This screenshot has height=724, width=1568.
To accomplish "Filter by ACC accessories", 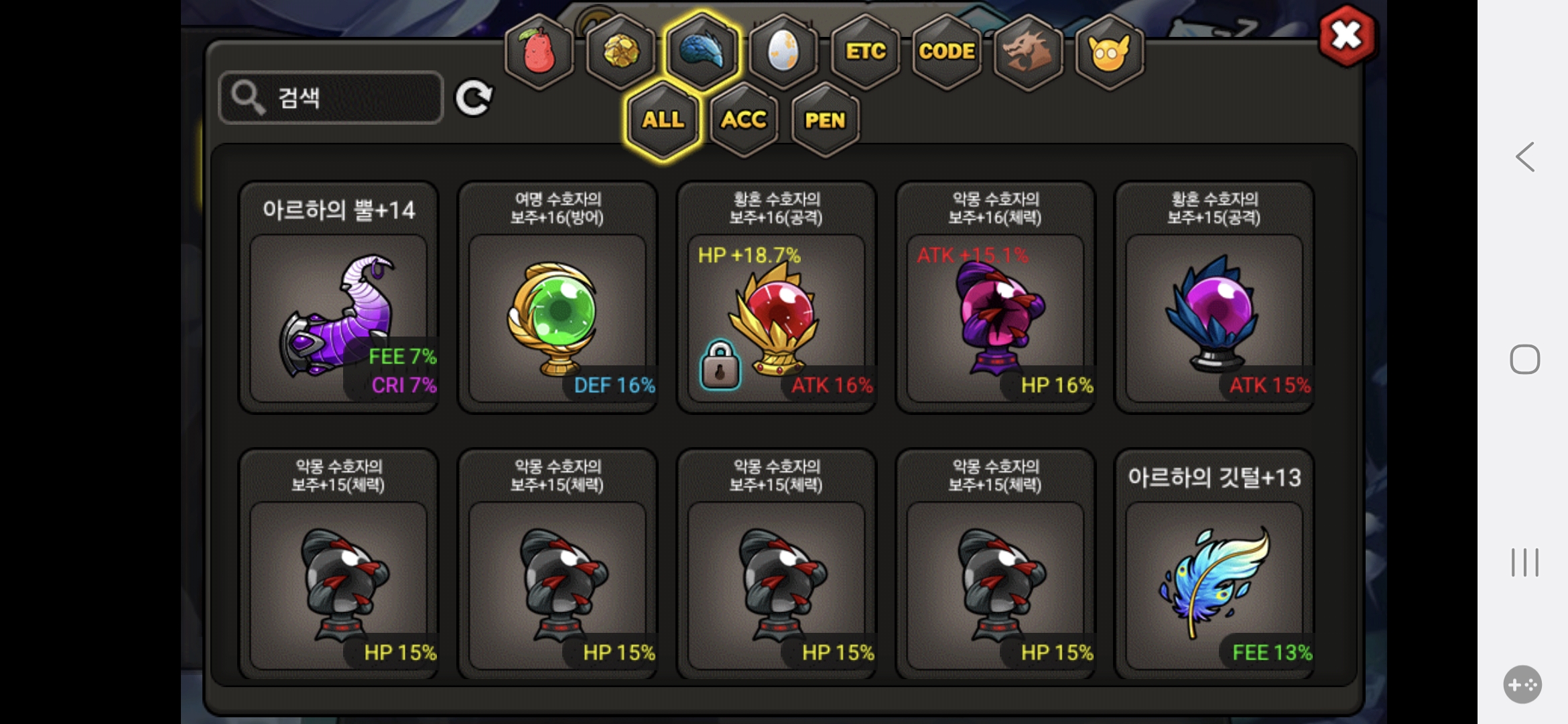I will [744, 120].
